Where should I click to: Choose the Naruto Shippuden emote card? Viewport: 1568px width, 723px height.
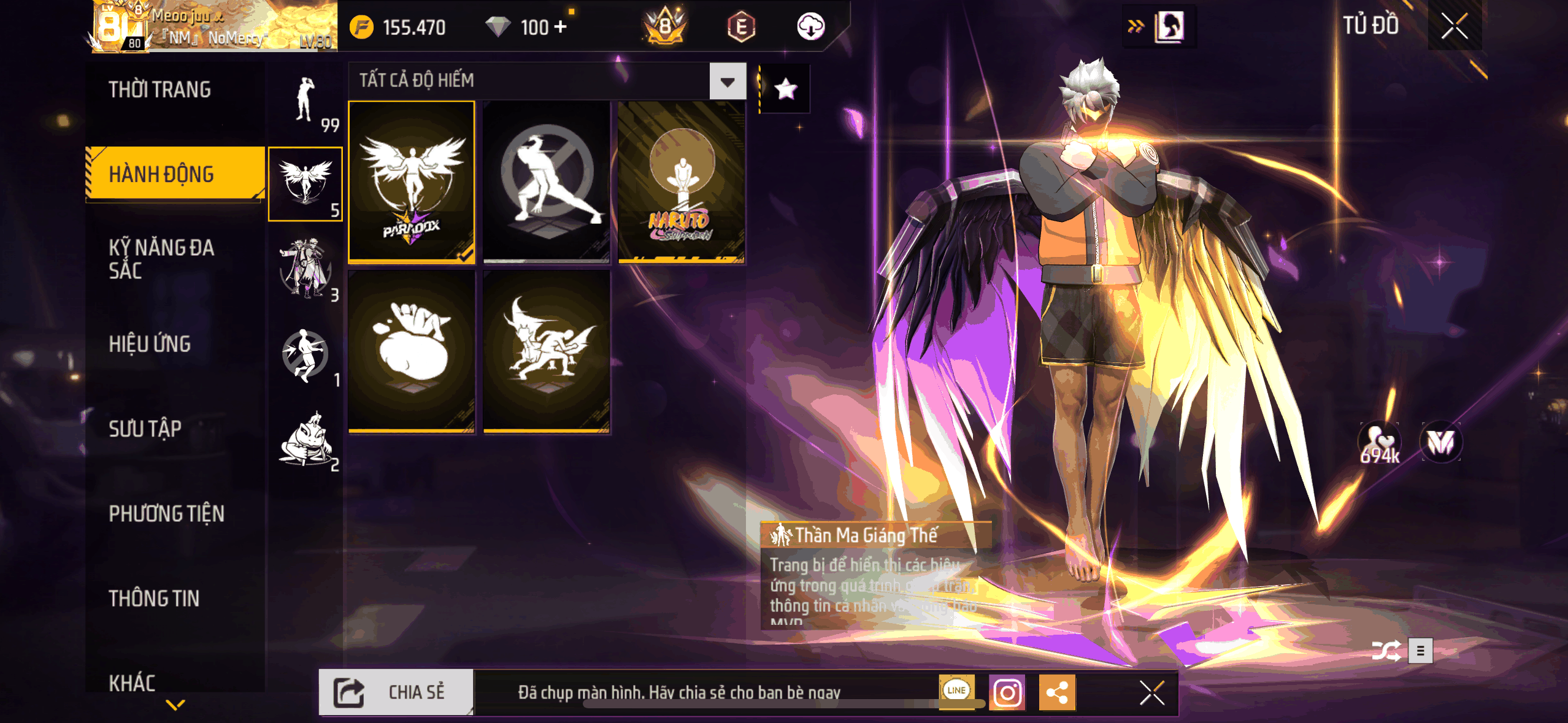tap(681, 182)
